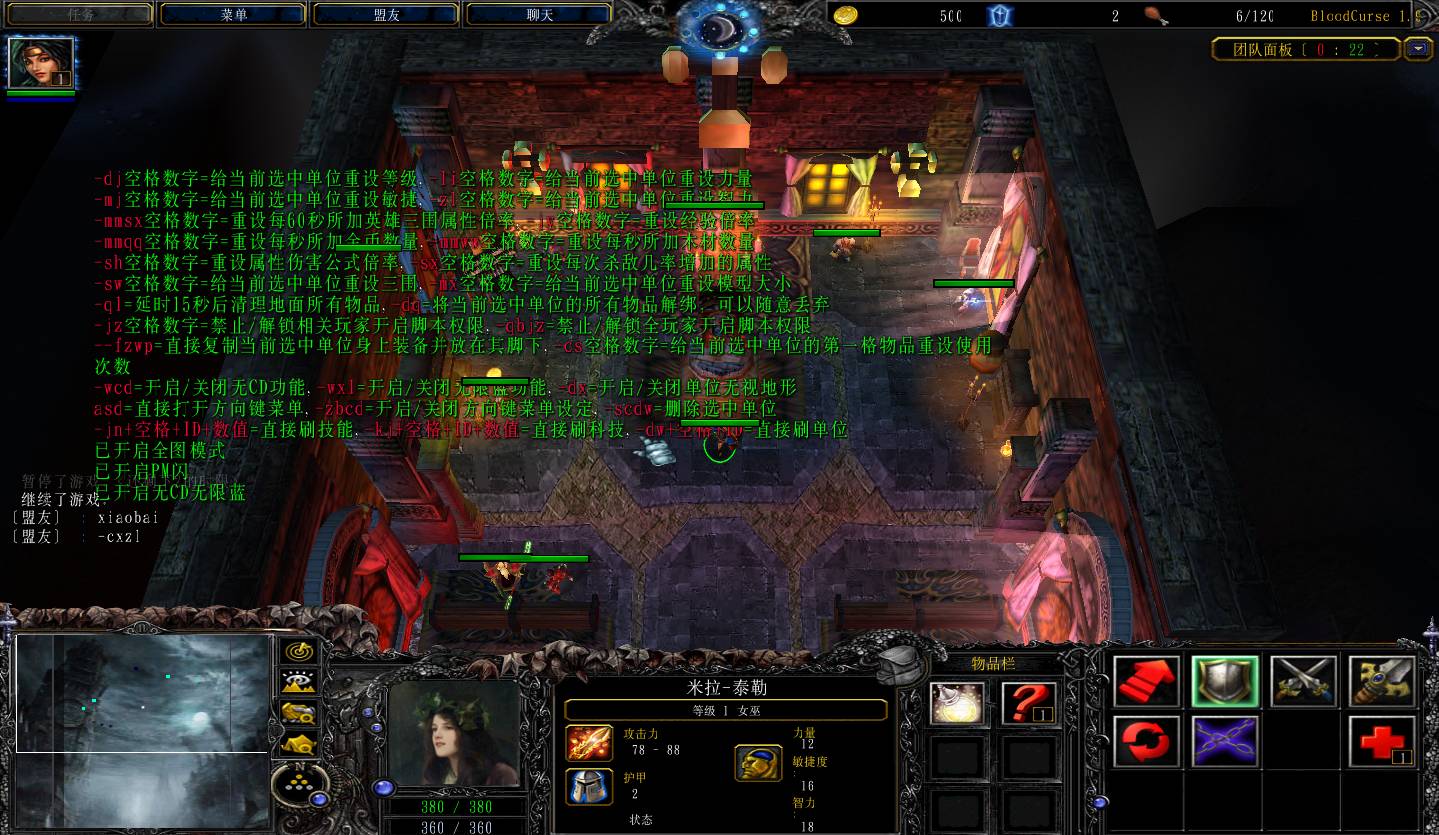Open the 菜单 game menu
The height and width of the screenshot is (835, 1439).
pyautogui.click(x=233, y=15)
